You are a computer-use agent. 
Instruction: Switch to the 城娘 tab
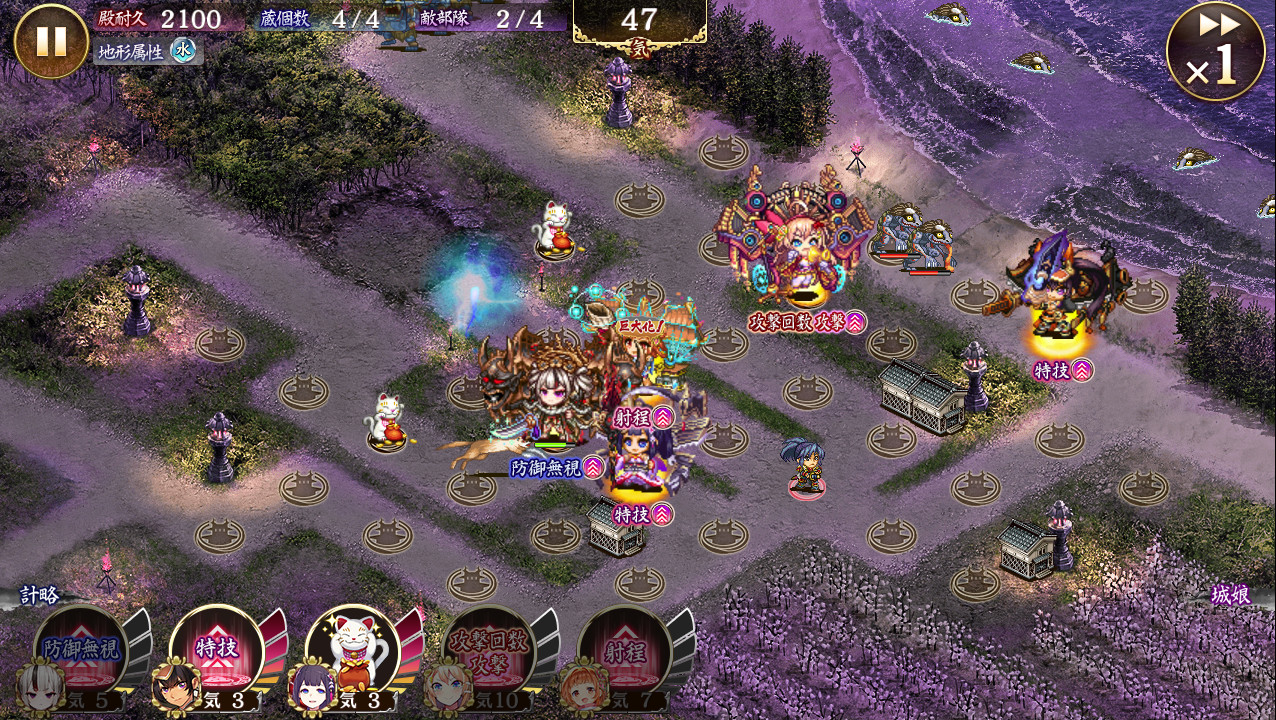click(x=1230, y=595)
